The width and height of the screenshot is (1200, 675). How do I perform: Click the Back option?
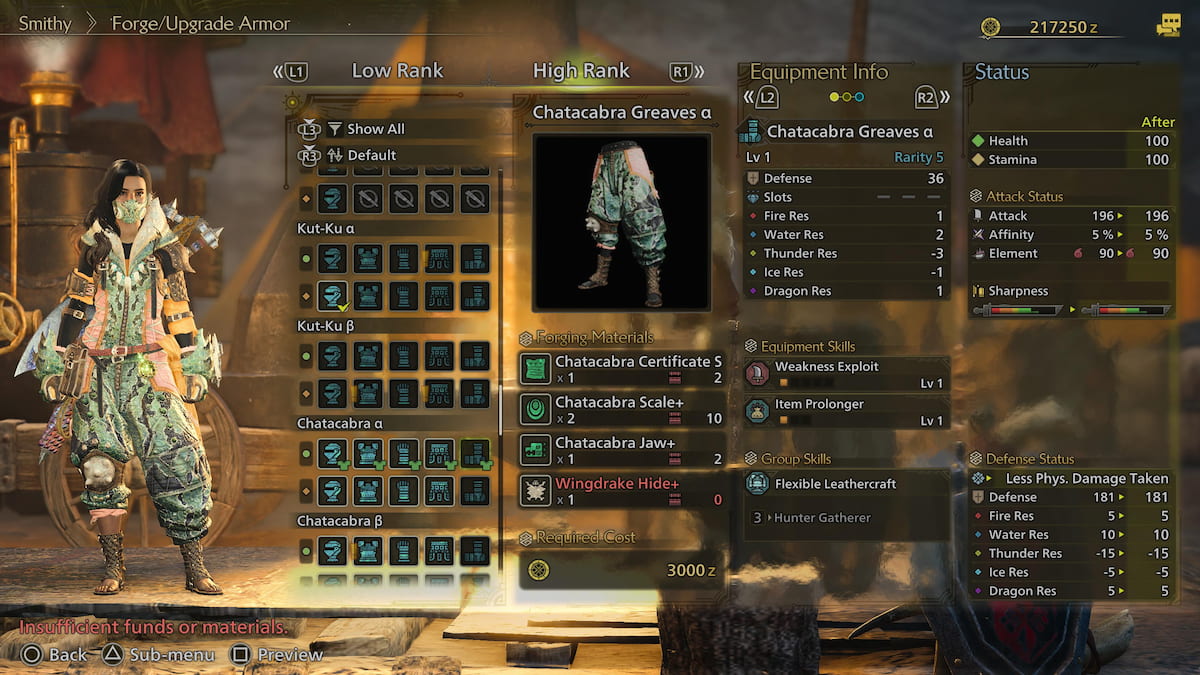pos(56,655)
